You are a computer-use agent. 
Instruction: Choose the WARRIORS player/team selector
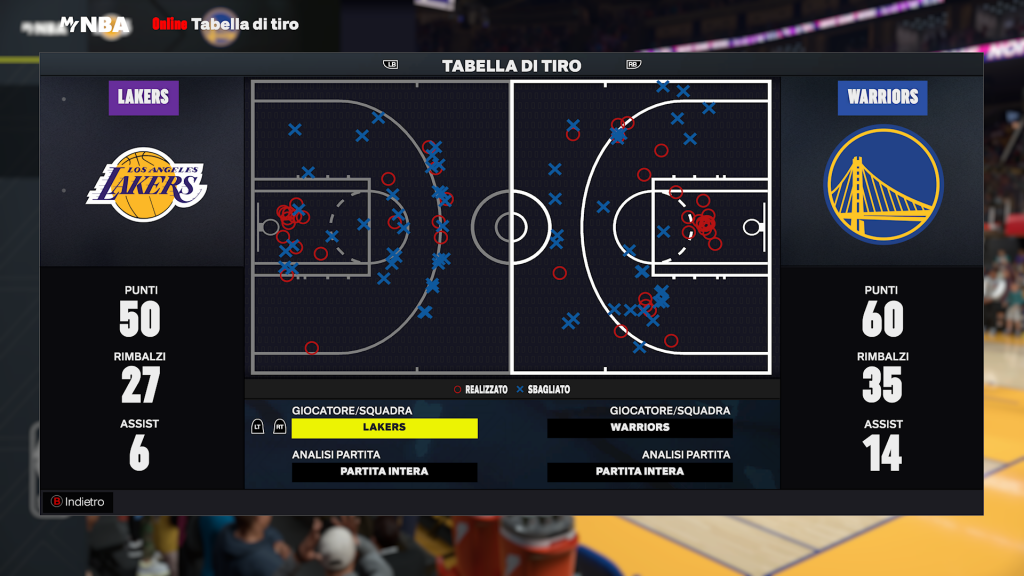tap(640, 428)
